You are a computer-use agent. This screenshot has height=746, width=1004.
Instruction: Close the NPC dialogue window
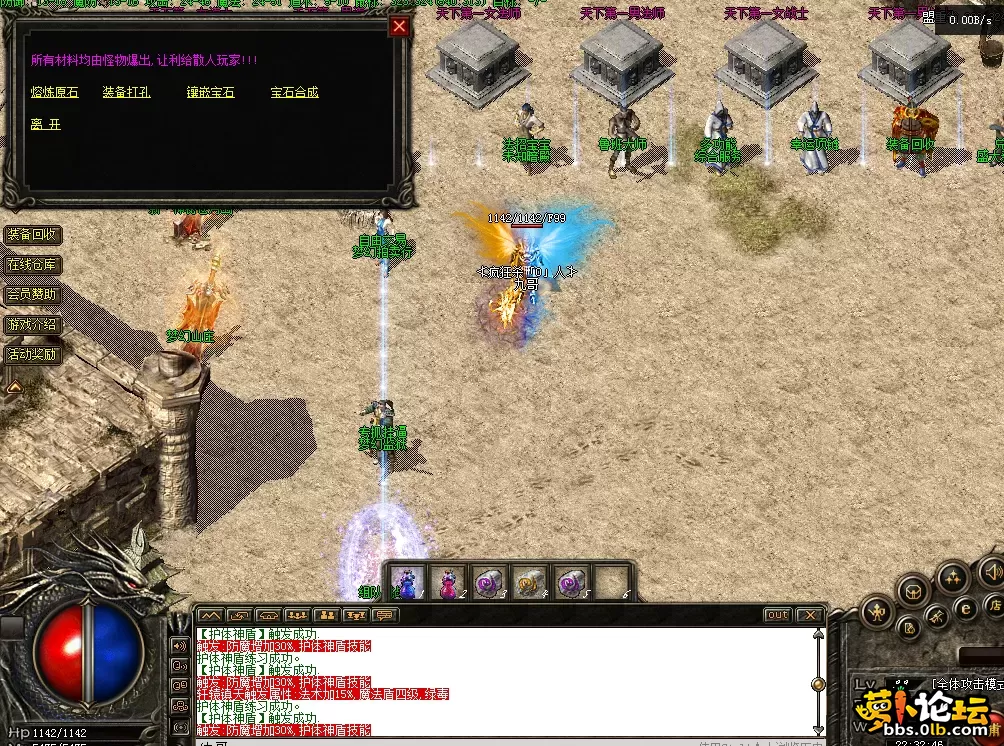tap(399, 26)
